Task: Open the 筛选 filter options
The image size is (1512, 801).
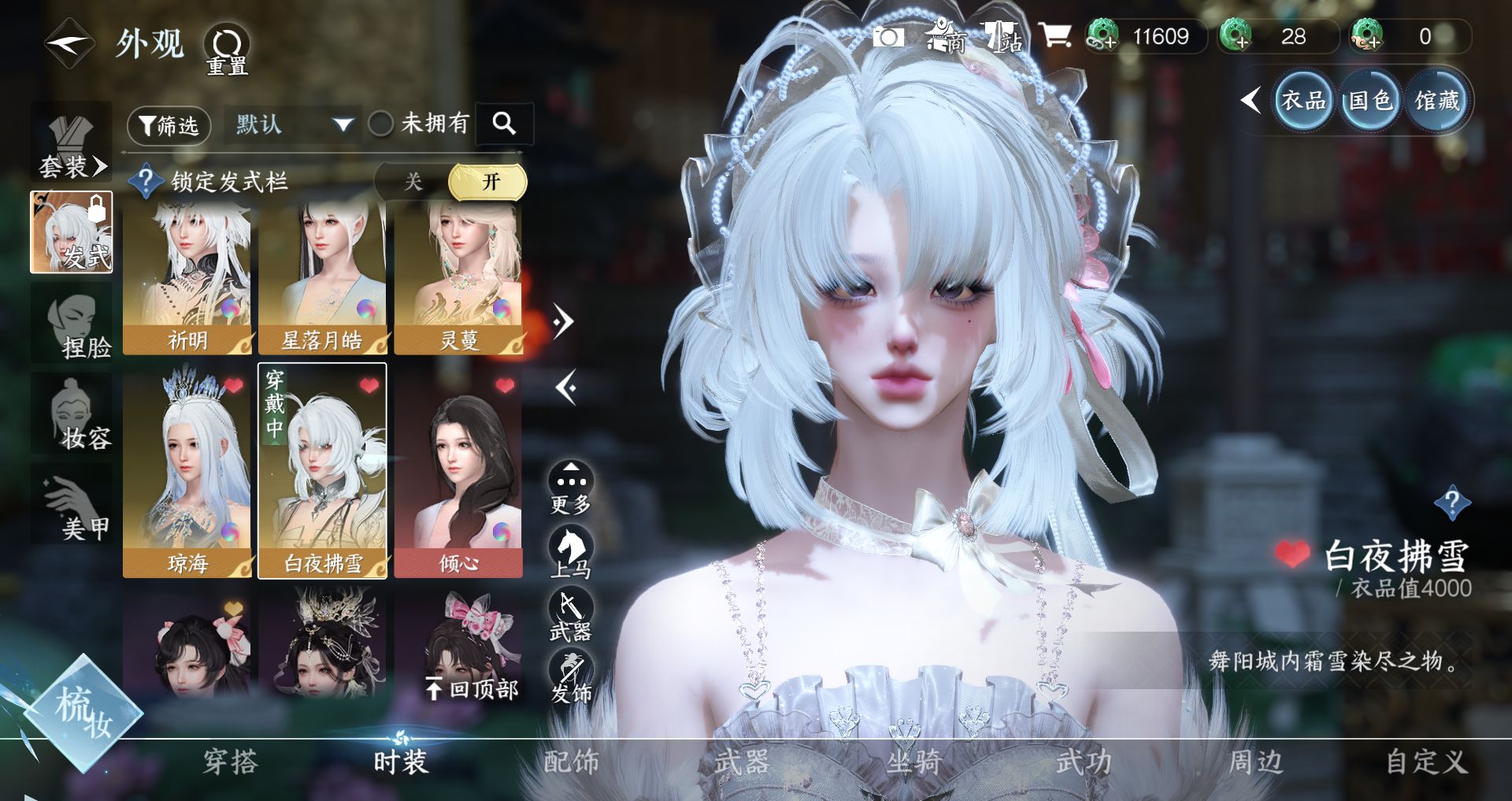Action: pyautogui.click(x=169, y=125)
